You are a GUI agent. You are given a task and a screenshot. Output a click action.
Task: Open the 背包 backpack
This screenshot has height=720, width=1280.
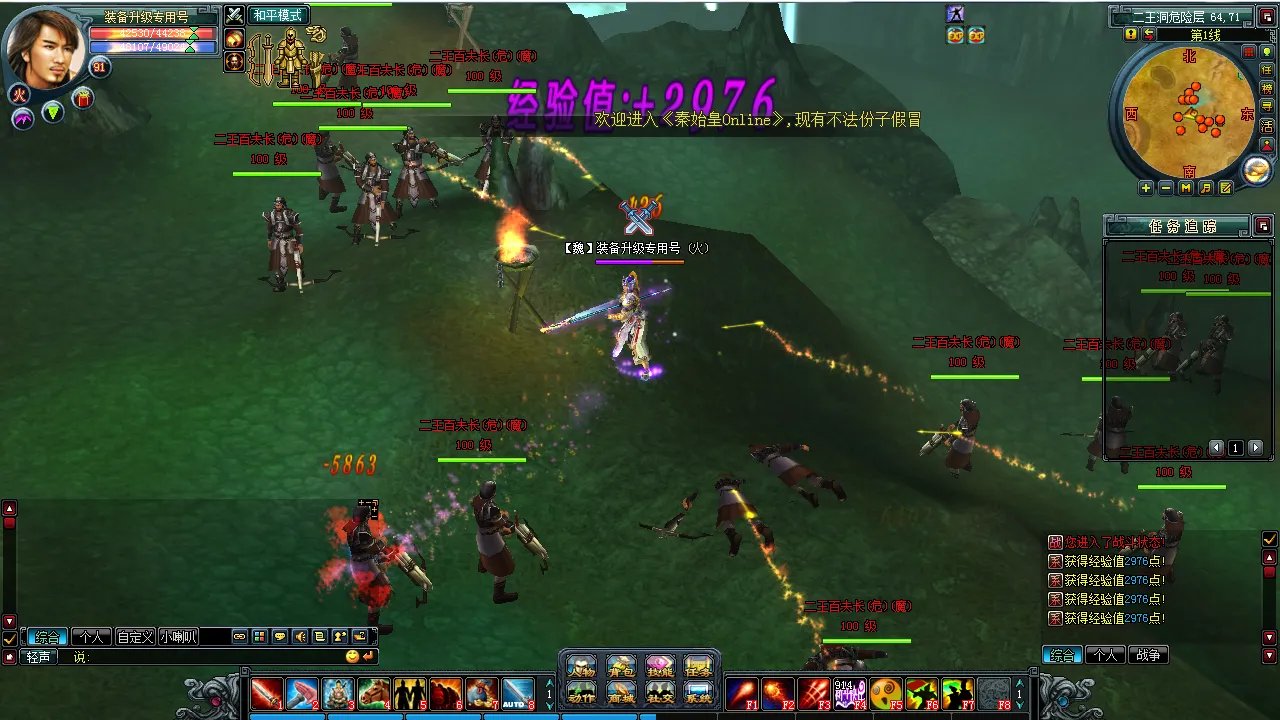coord(620,666)
